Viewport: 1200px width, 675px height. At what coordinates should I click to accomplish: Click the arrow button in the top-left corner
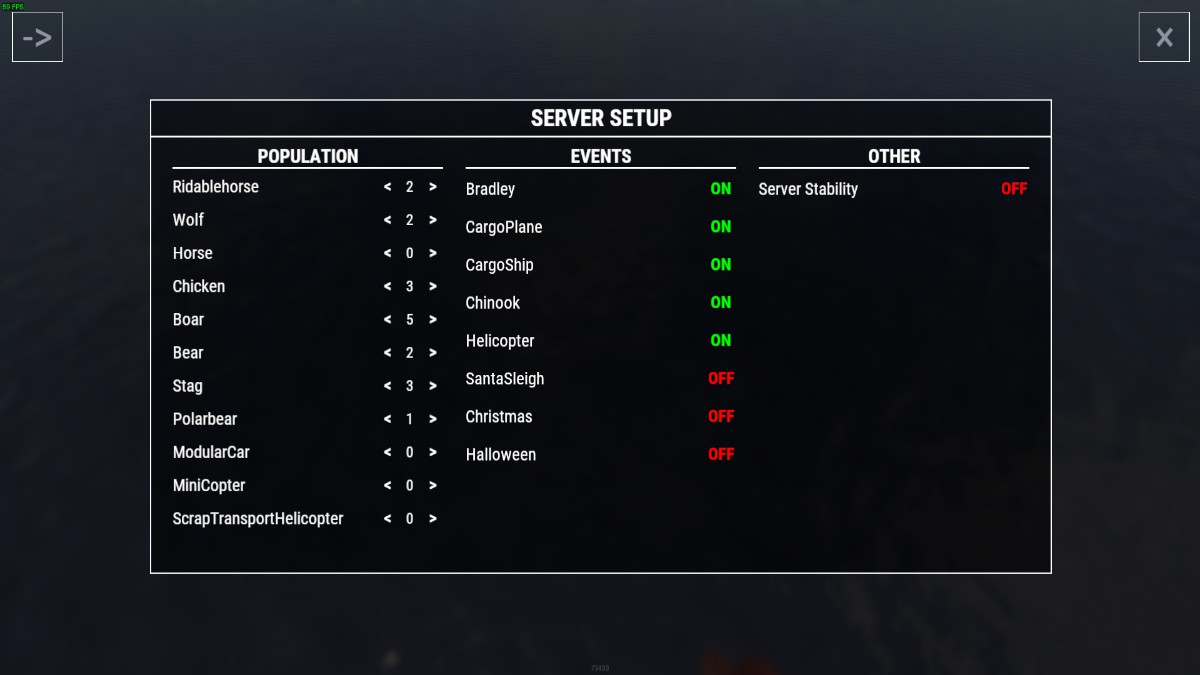coord(37,38)
